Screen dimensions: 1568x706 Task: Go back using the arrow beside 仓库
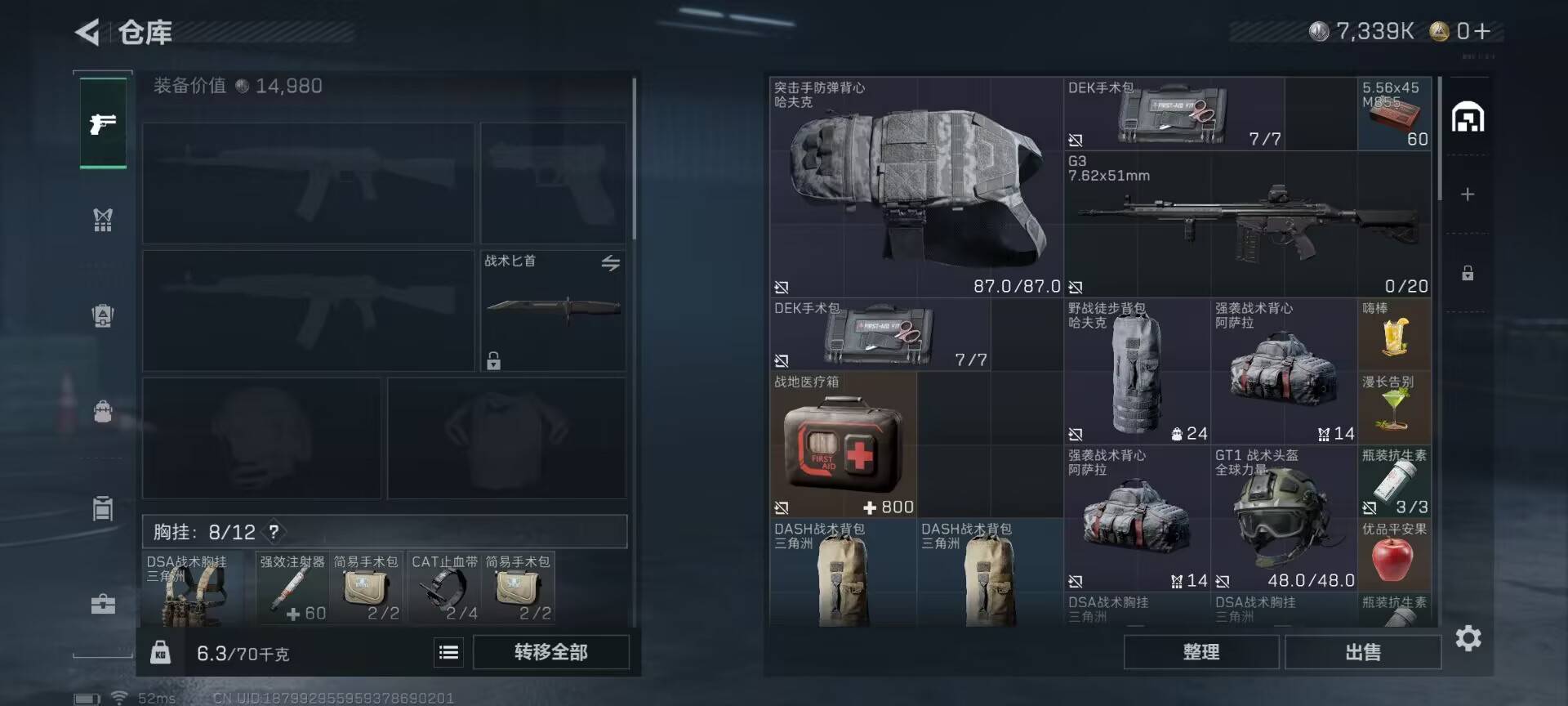coord(87,33)
